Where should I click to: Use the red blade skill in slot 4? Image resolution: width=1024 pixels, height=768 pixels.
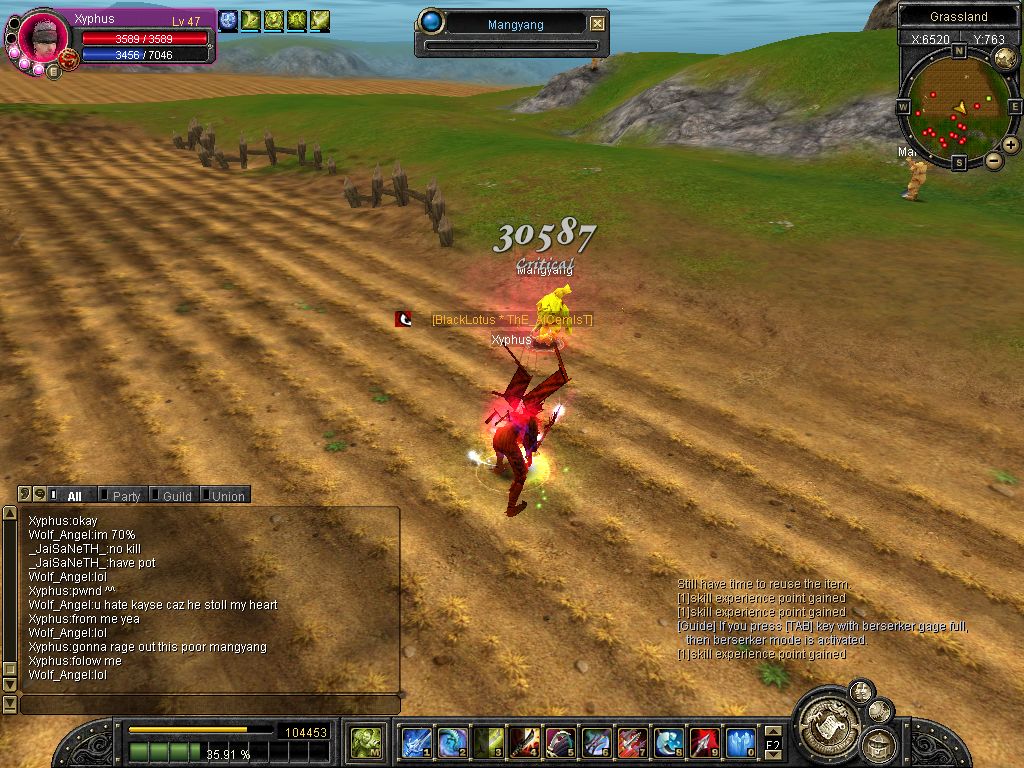524,743
